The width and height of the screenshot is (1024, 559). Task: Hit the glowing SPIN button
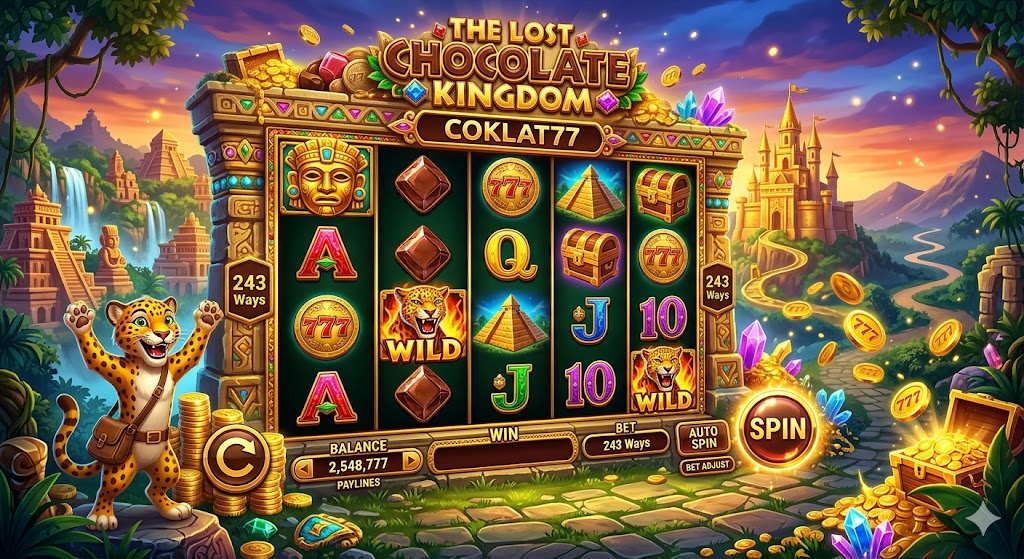pyautogui.click(x=779, y=431)
